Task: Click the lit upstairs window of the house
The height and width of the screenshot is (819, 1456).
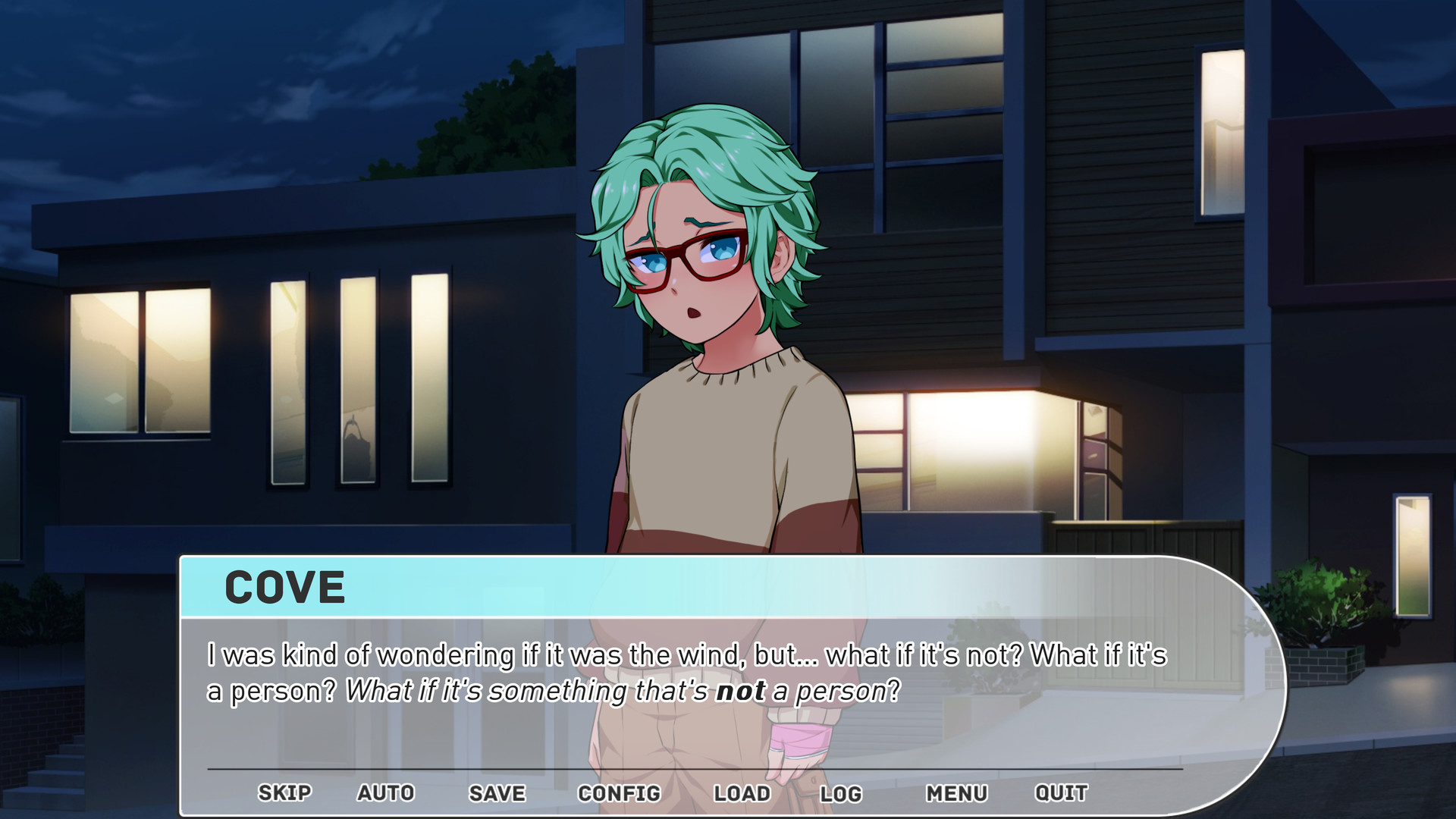Action: [1221, 133]
